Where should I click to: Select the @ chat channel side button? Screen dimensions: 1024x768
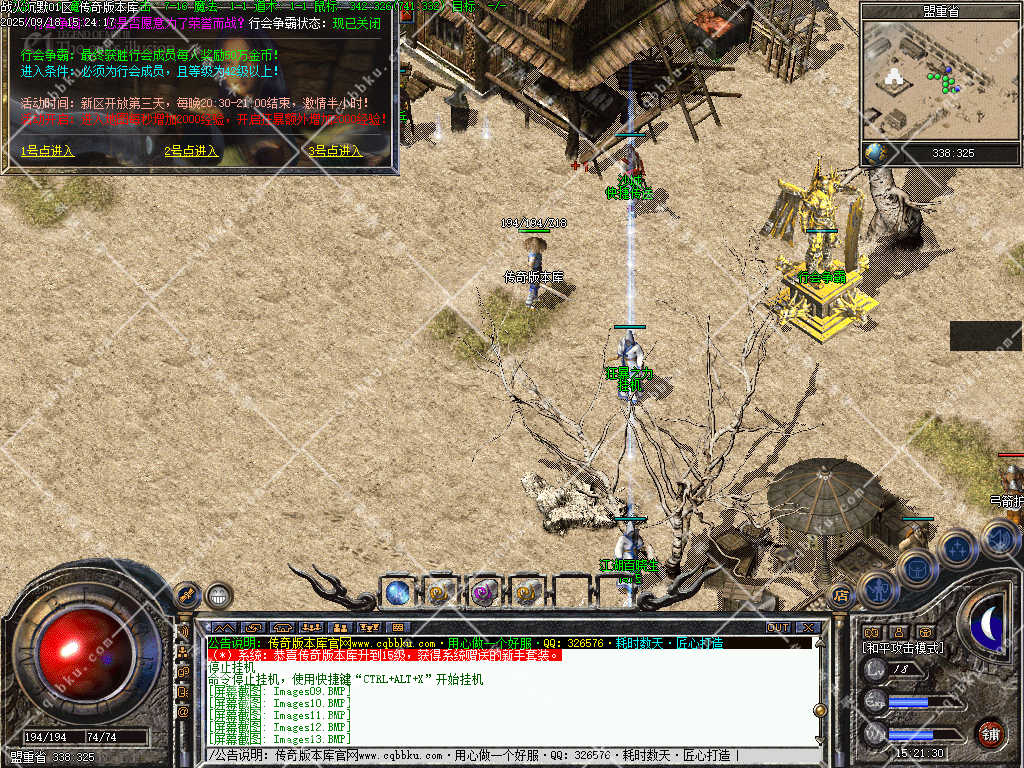click(184, 712)
